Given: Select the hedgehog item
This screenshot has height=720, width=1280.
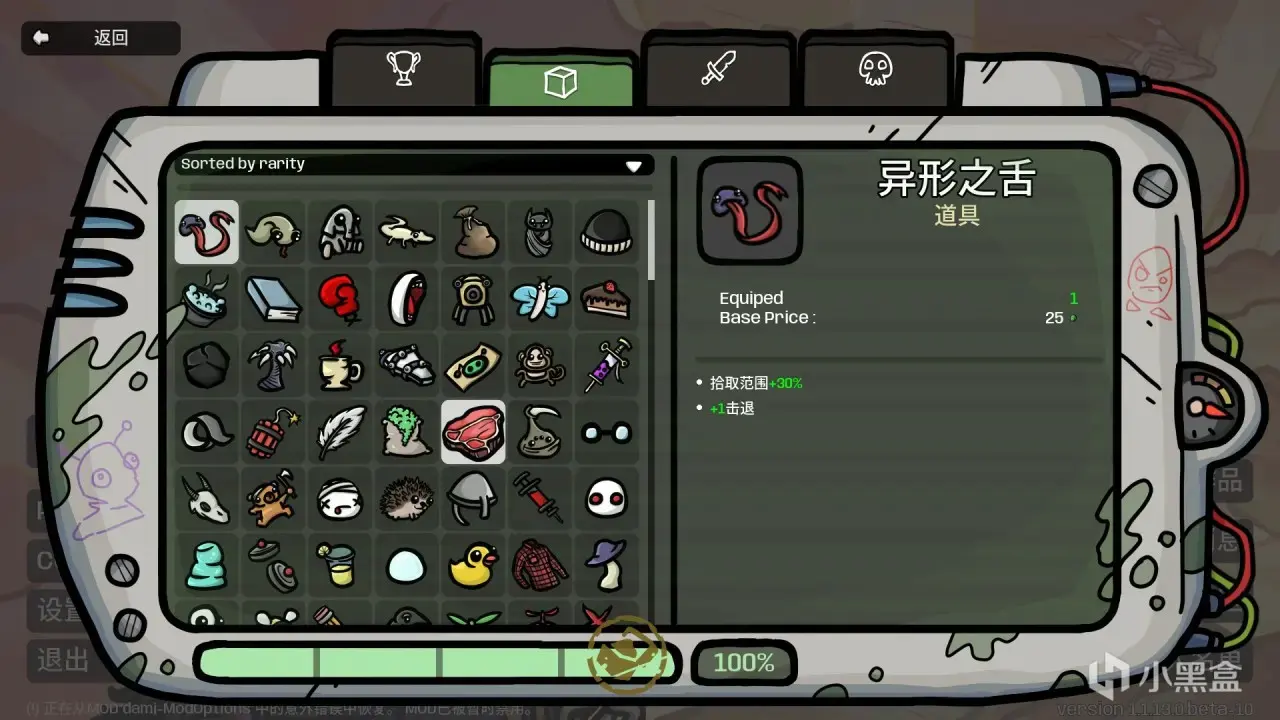Looking at the screenshot, I should [406, 498].
